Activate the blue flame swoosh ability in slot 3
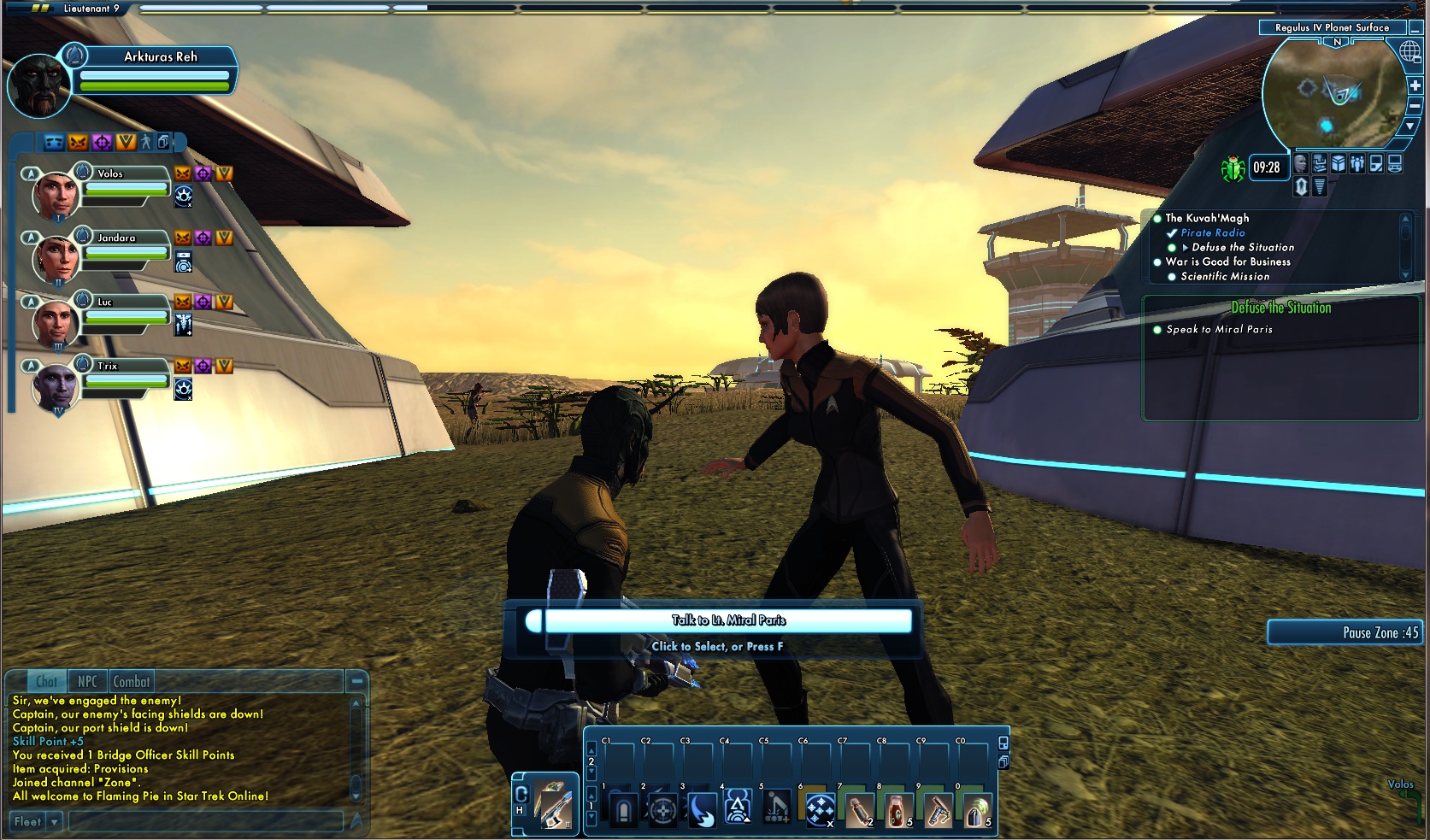This screenshot has height=840, width=1430. (x=702, y=808)
